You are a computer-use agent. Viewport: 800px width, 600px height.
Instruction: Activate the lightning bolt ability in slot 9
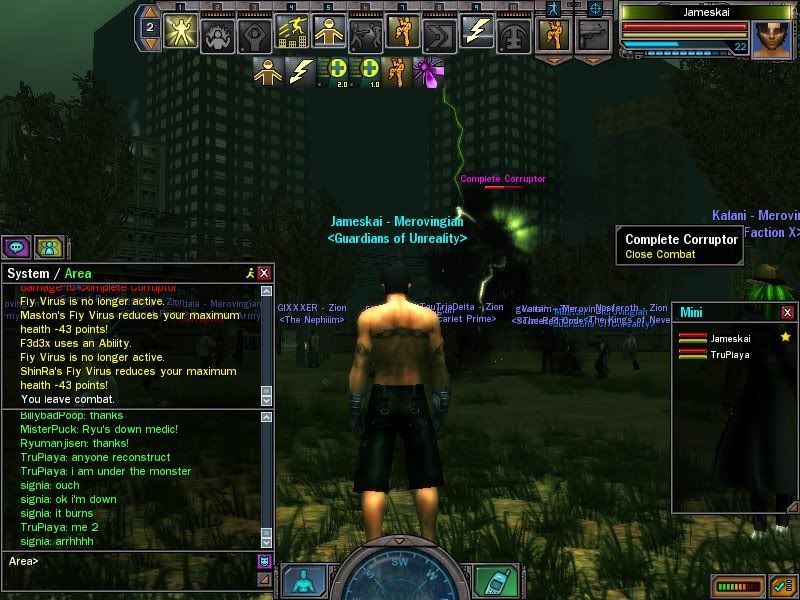coord(476,32)
